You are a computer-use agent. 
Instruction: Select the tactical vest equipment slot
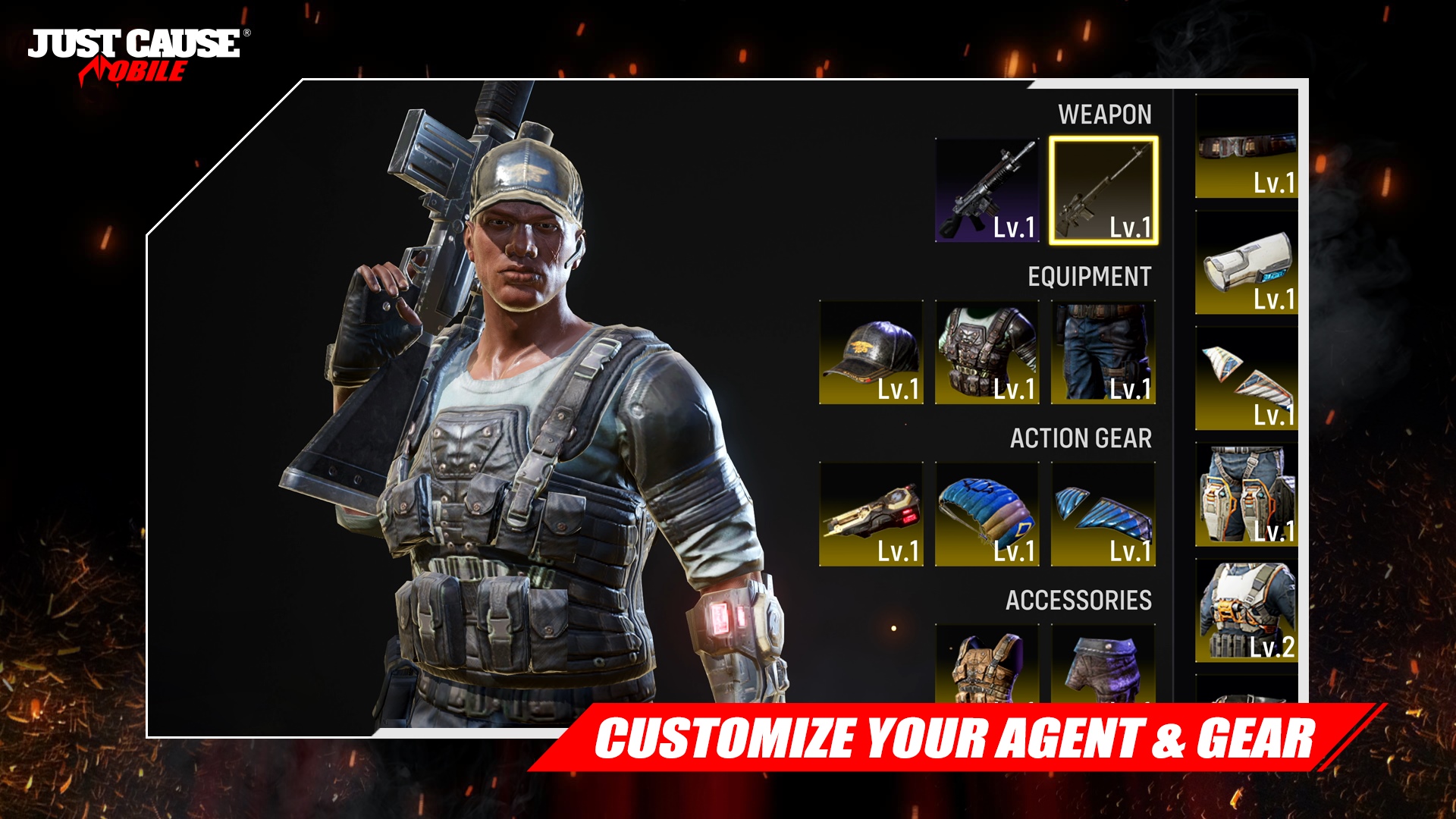987,353
